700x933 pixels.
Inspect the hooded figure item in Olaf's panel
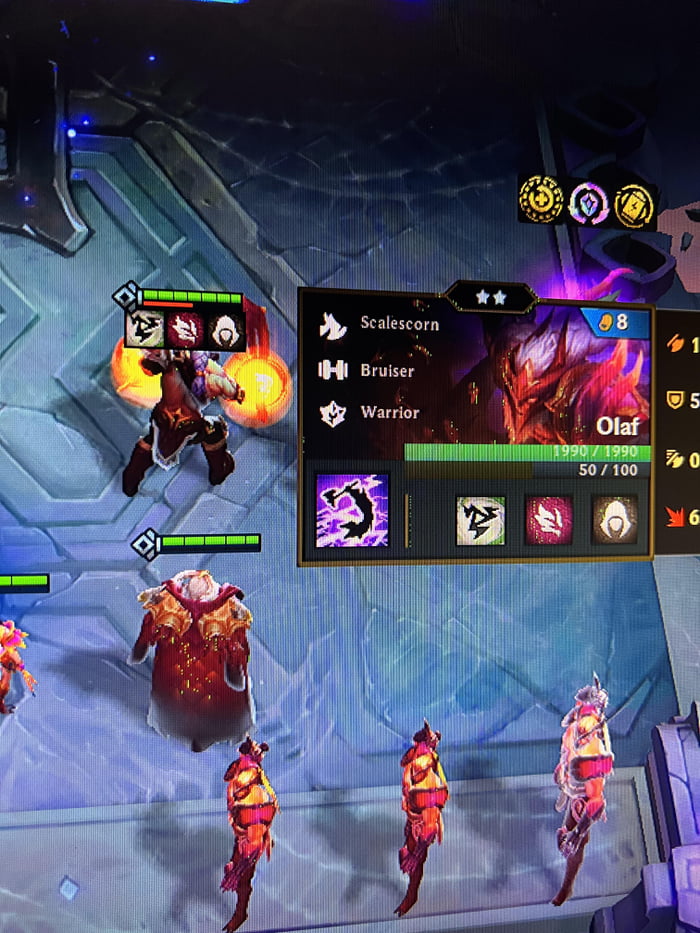pos(614,520)
